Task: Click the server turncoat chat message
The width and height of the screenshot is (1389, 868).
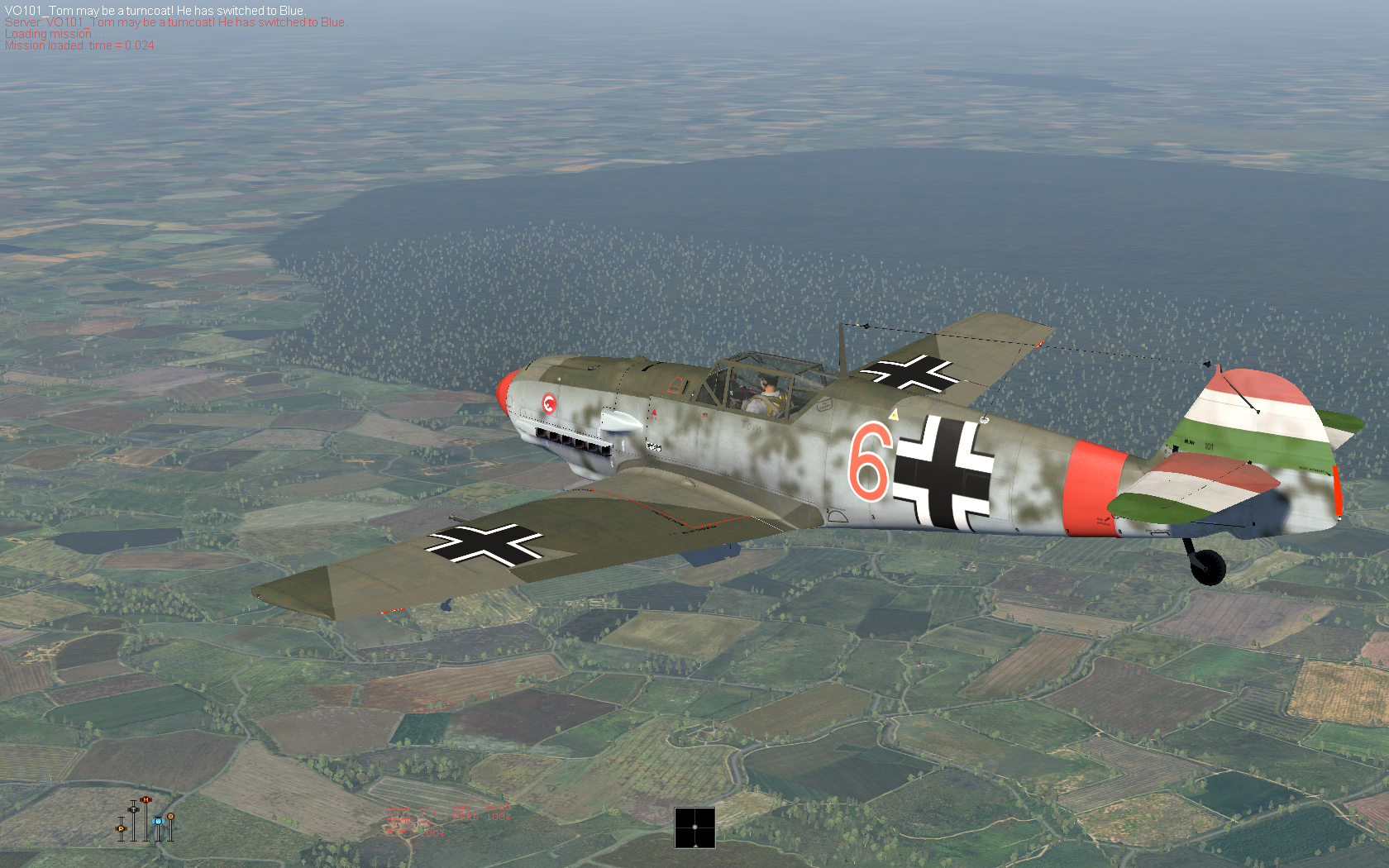Action: click(x=175, y=22)
